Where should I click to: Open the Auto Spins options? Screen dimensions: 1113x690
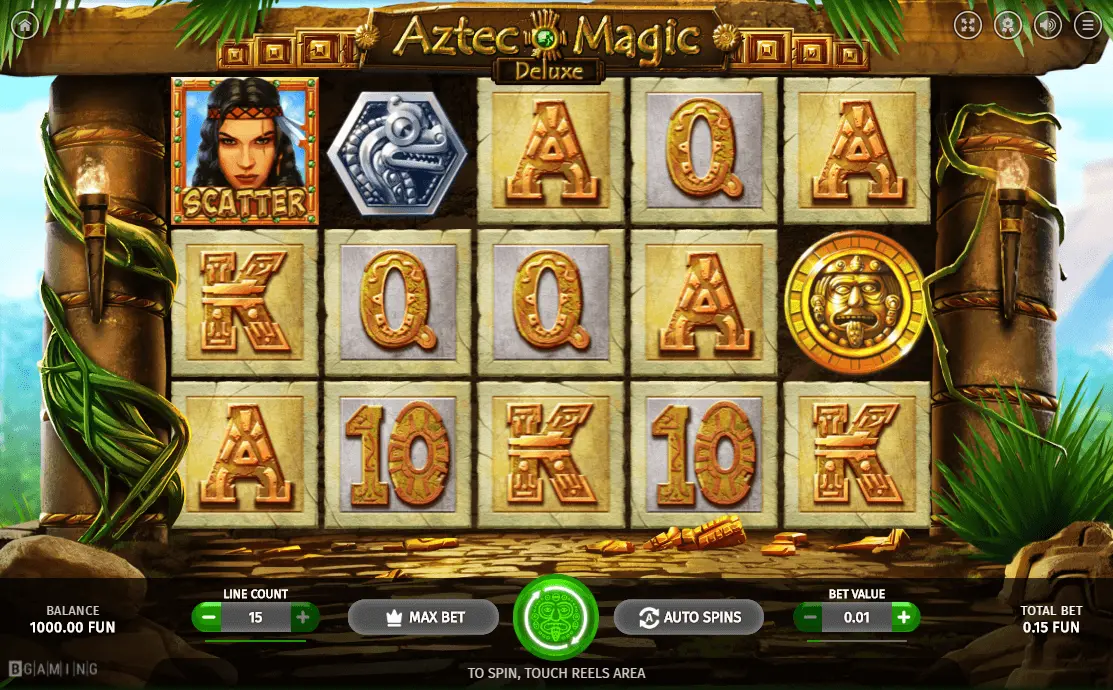688,617
